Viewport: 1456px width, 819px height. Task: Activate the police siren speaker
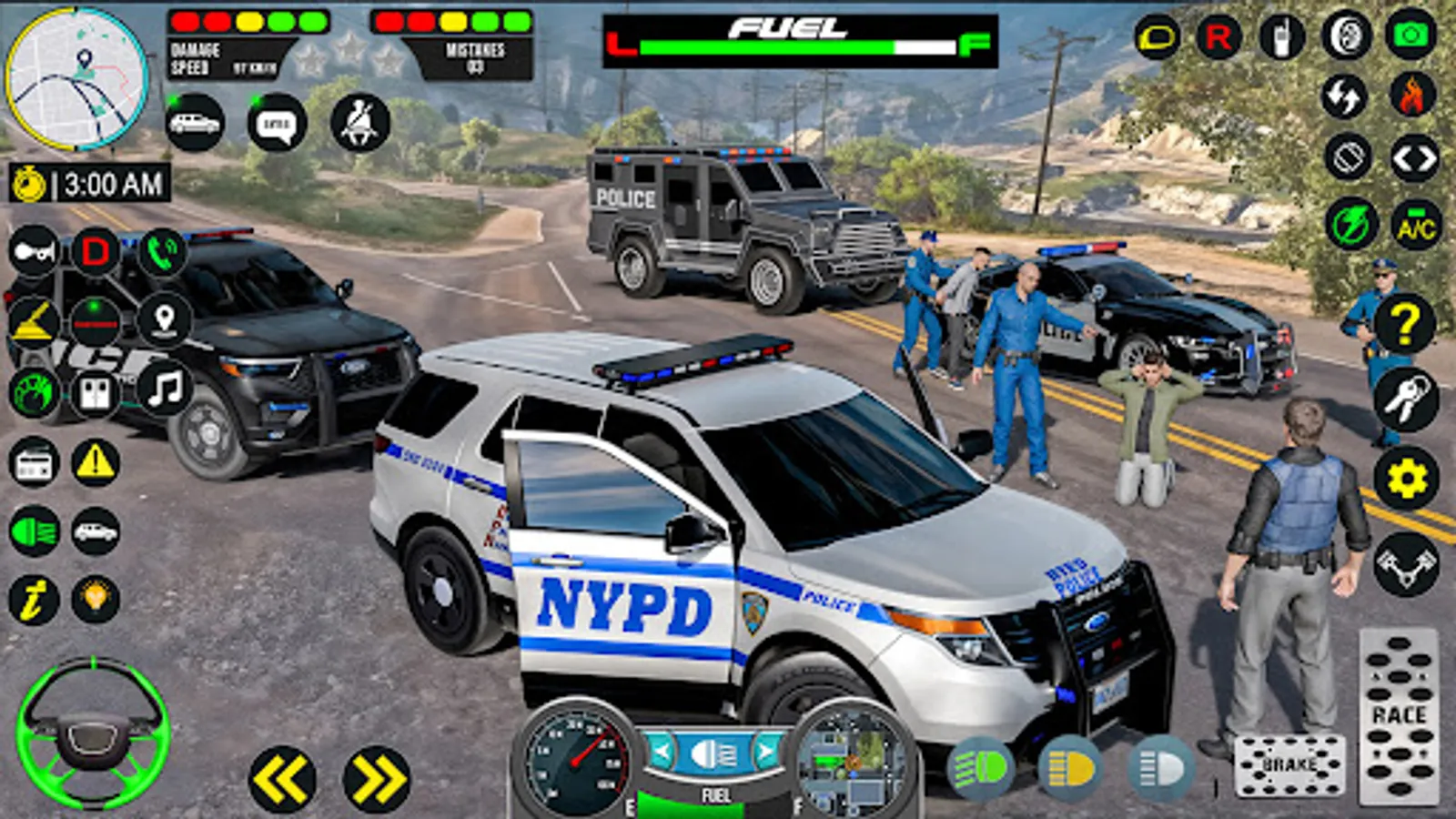click(32, 318)
